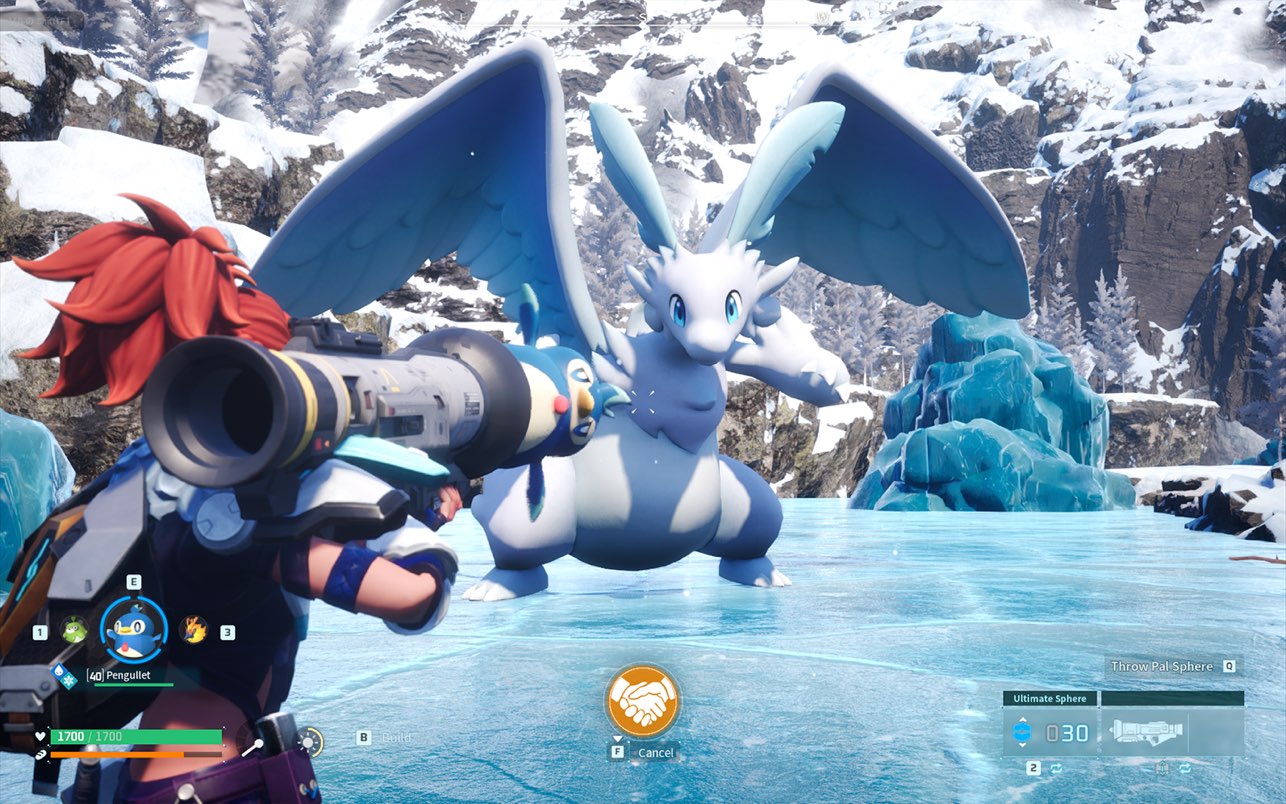
Task: Select the Ultimate Sphere slot
Action: point(1050,732)
